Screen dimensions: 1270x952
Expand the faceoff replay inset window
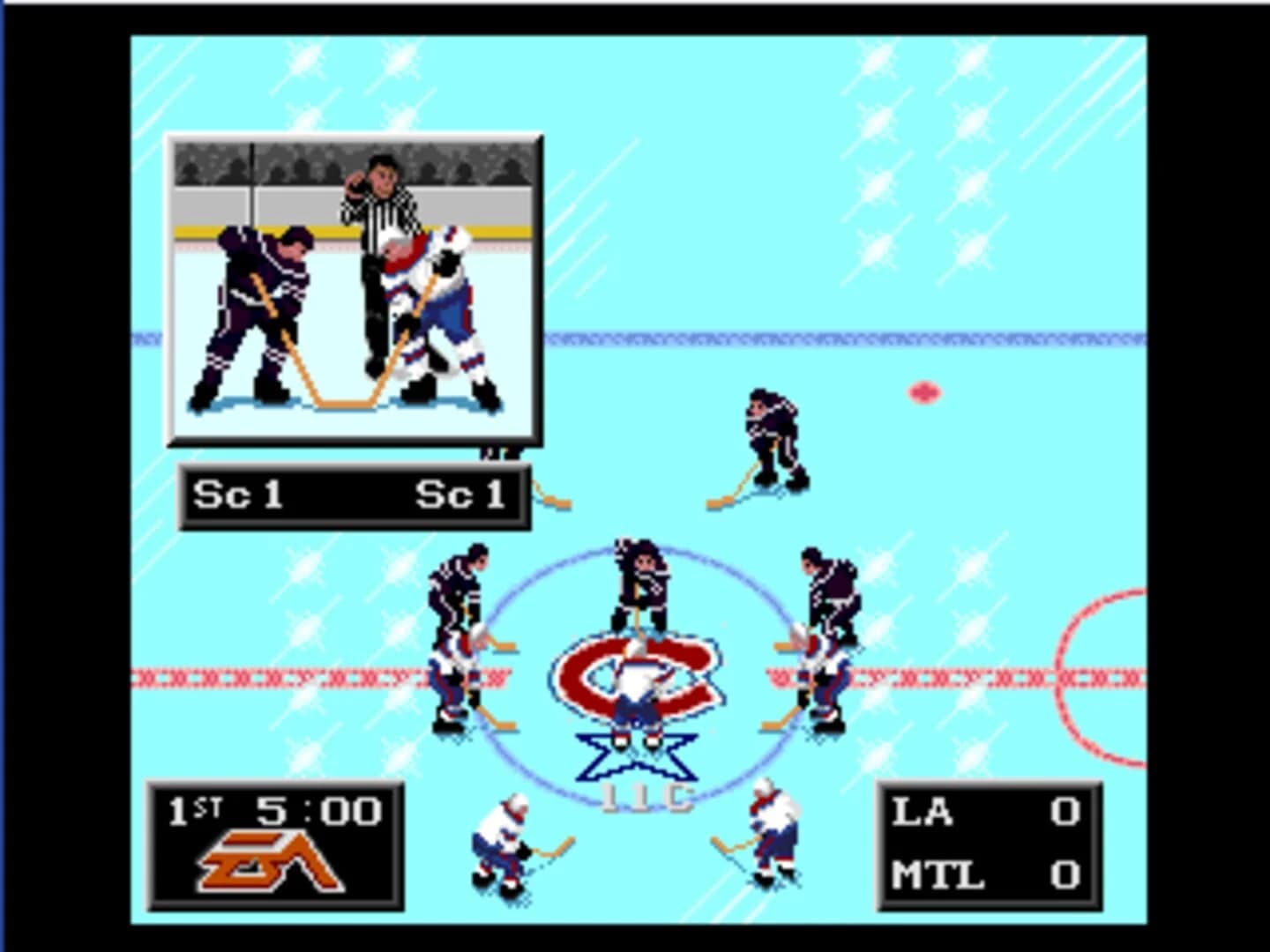coord(351,286)
